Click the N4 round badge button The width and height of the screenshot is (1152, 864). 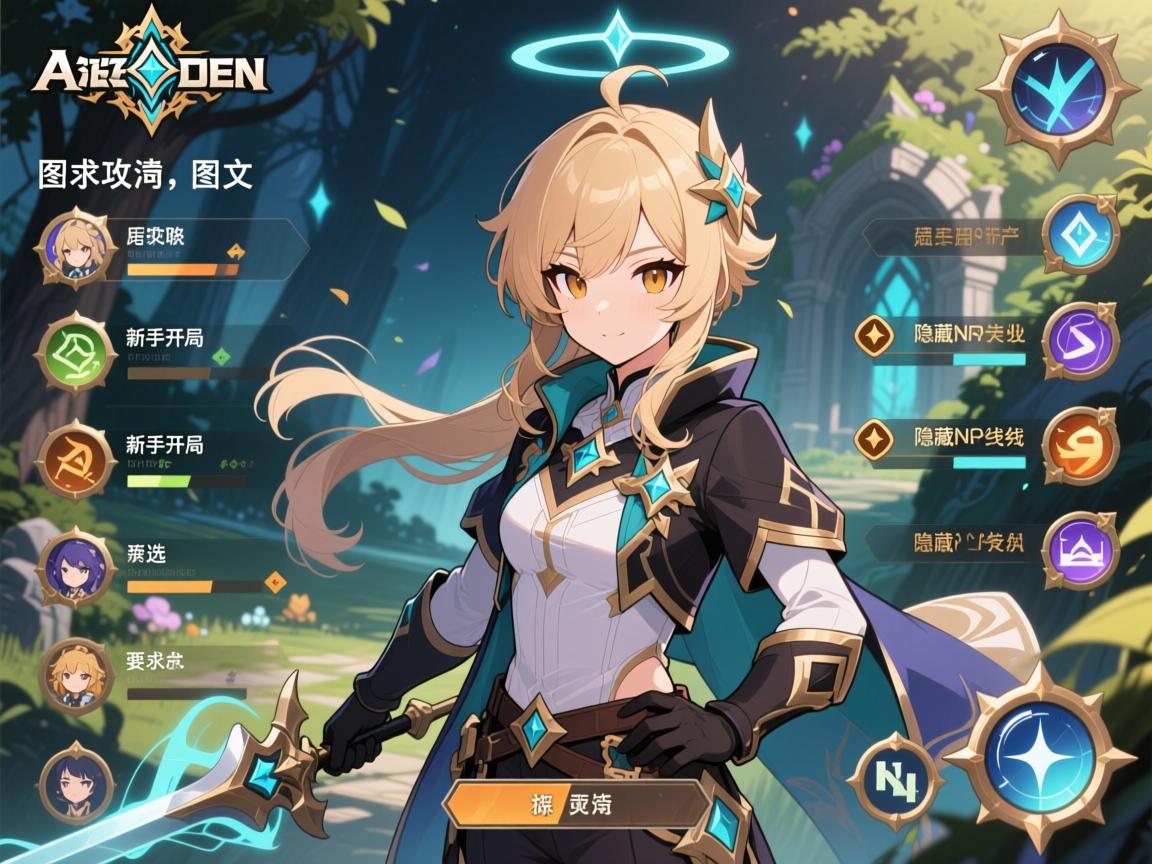coord(895,779)
